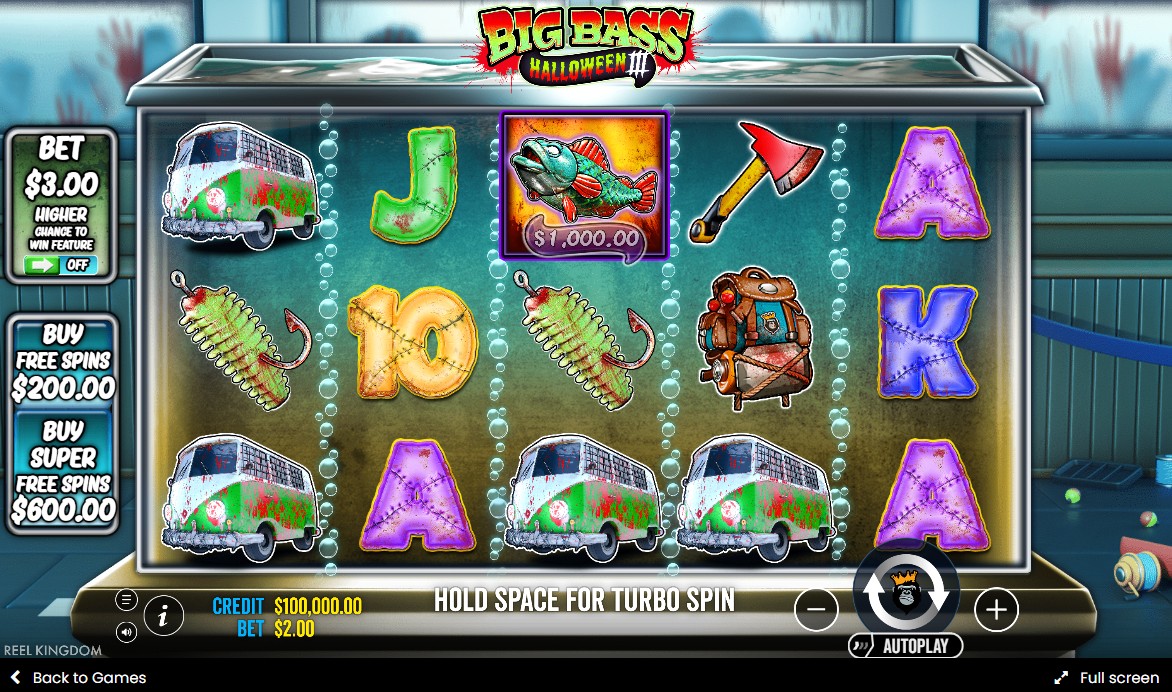Decrease the bet with the minus button
1172x692 pixels.
tap(816, 609)
